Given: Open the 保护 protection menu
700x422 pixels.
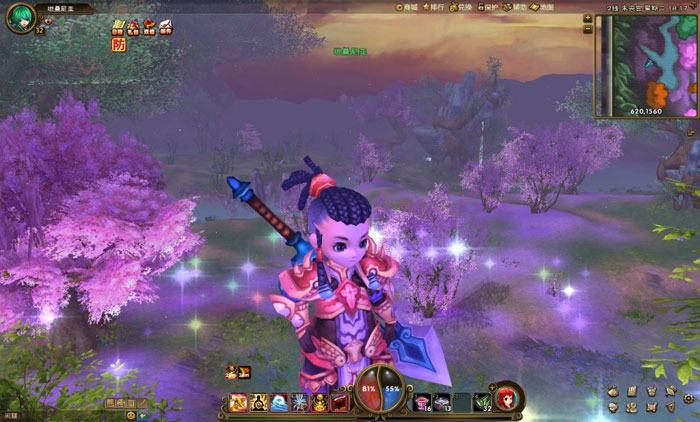Looking at the screenshot, I should (x=488, y=7).
